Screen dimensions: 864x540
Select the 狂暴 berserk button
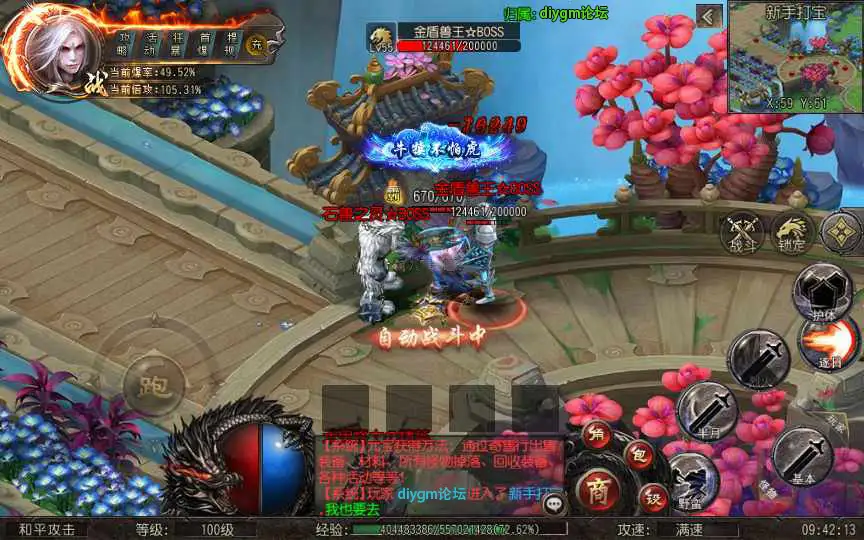click(x=177, y=42)
